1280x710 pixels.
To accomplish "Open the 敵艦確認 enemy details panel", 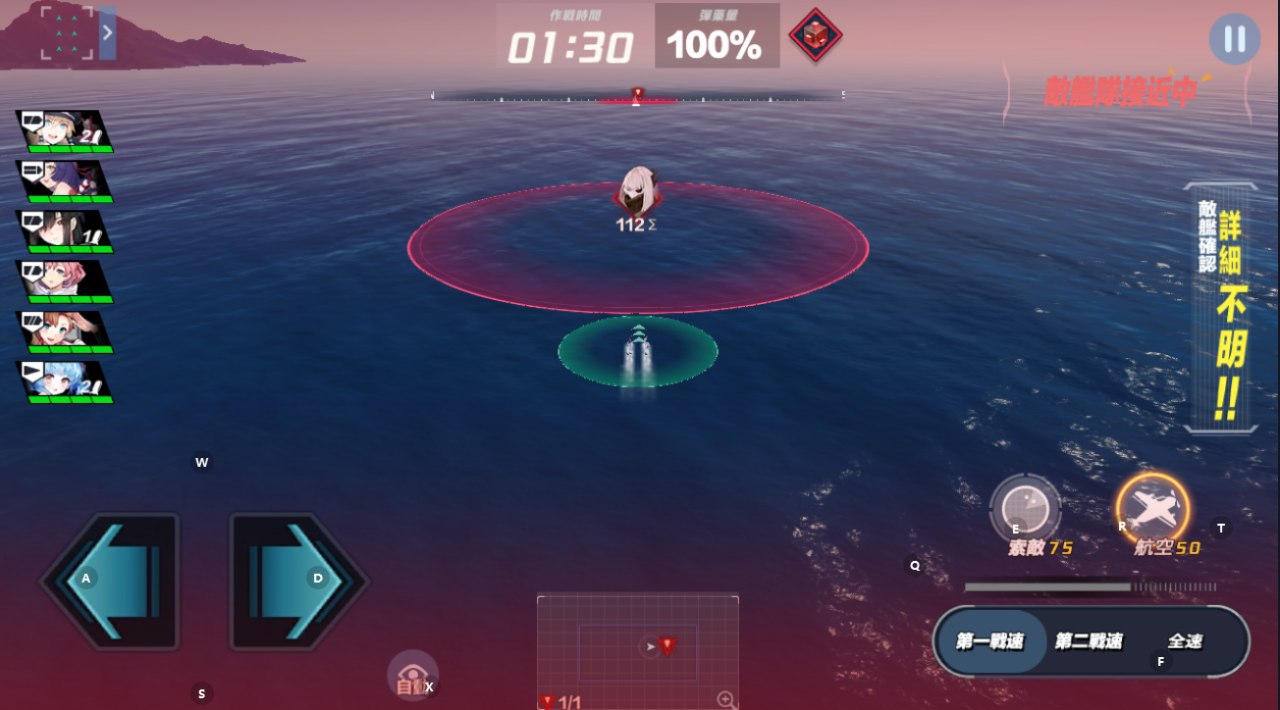I will click(x=1221, y=310).
